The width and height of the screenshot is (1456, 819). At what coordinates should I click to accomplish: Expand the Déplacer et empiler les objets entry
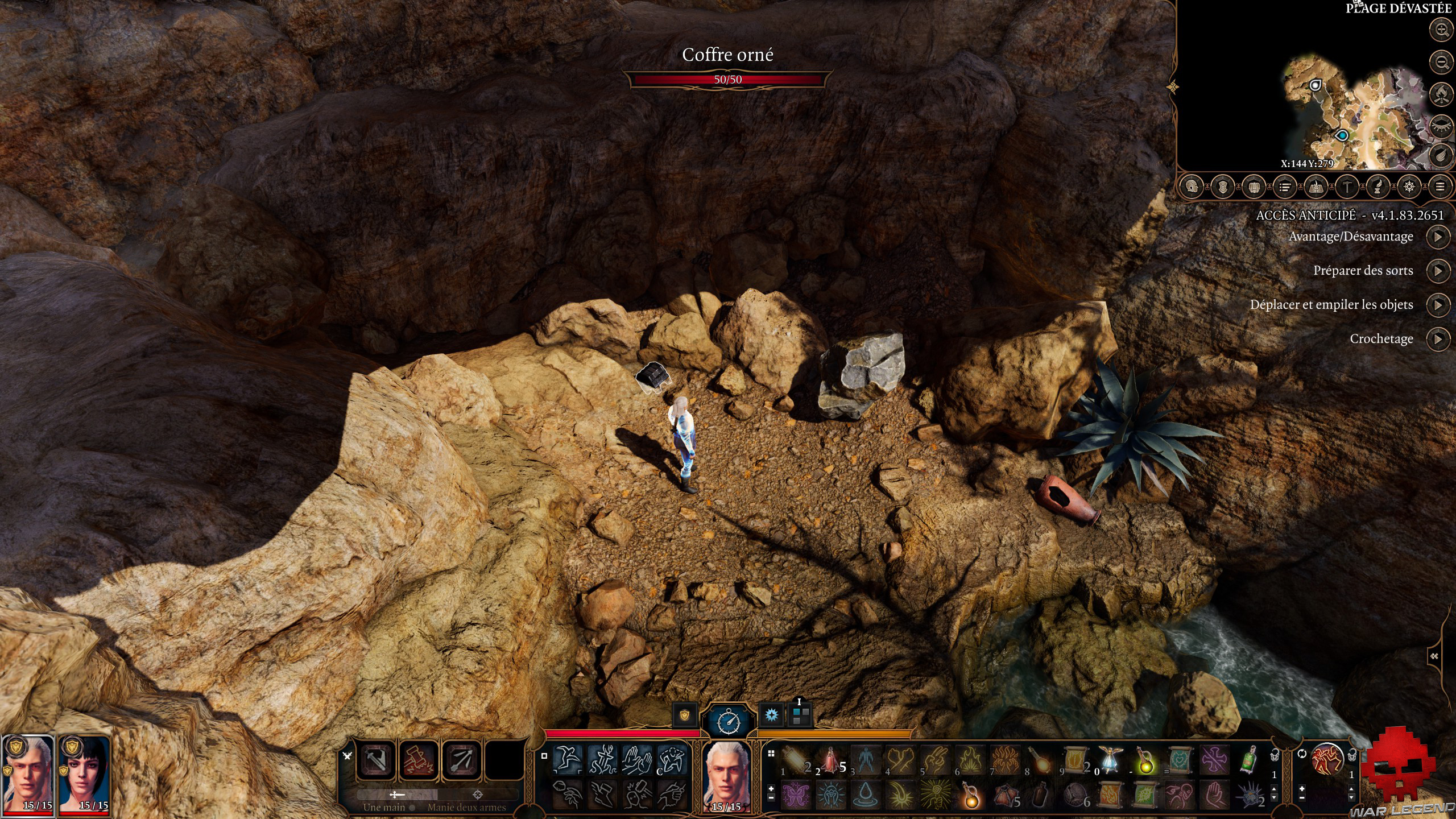point(1440,305)
